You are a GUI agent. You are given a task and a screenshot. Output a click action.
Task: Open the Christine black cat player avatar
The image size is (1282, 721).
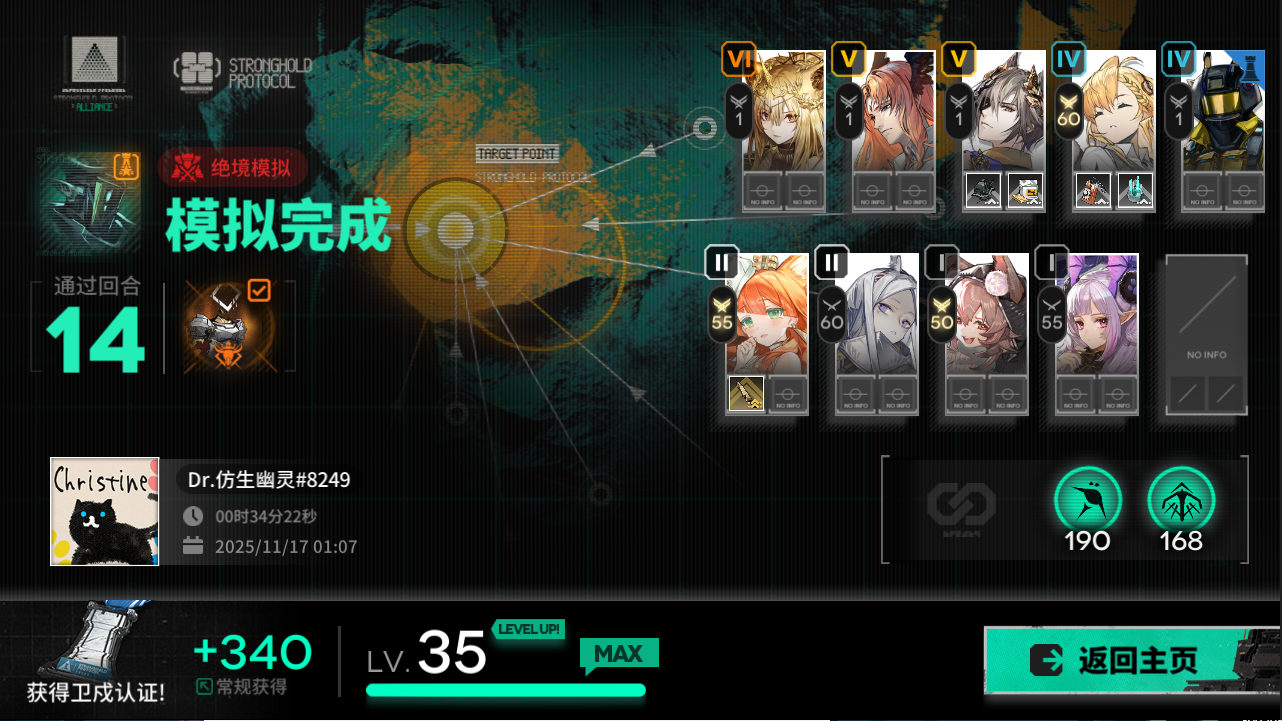[x=105, y=511]
